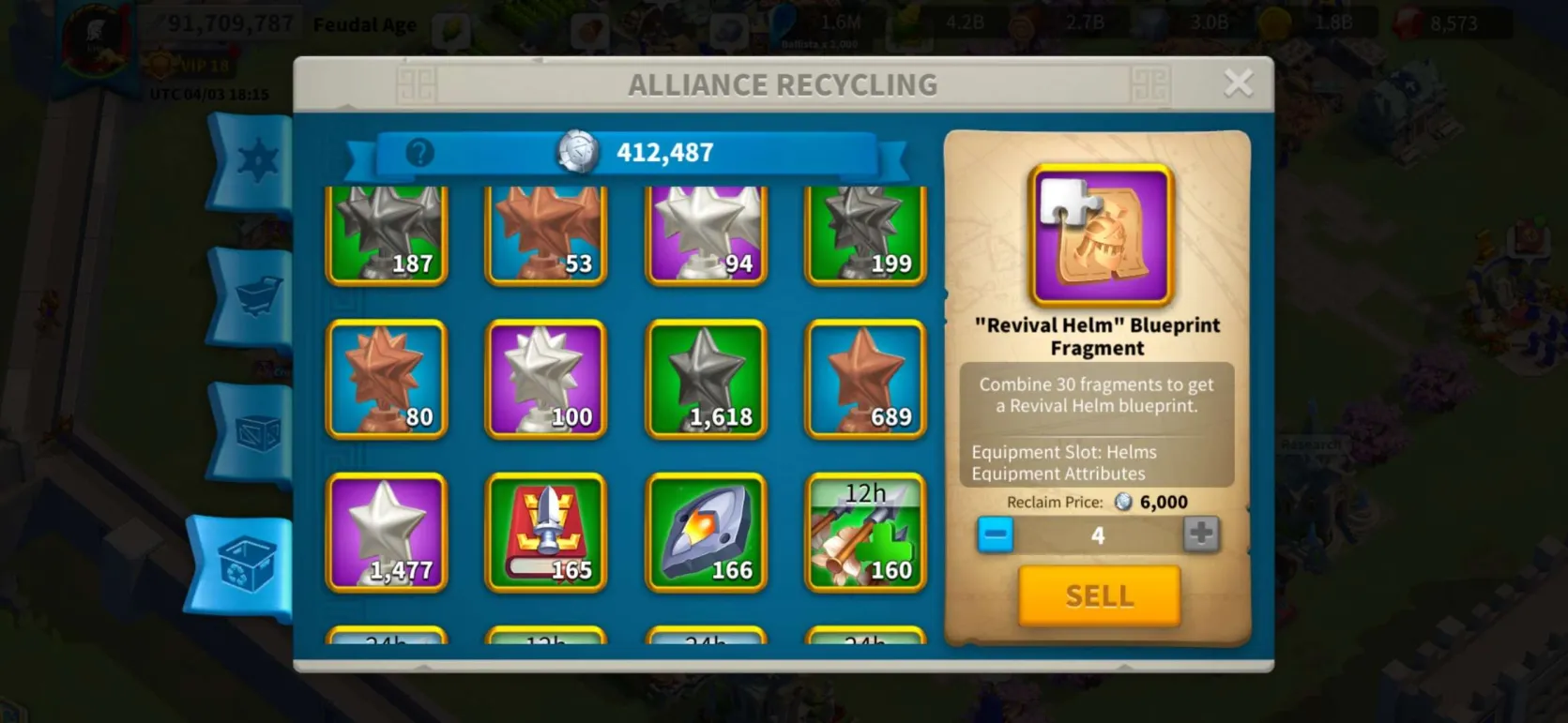Viewport: 1568px width, 723px height.
Task: Increase the sell quantity with plus
Action: 1200,535
